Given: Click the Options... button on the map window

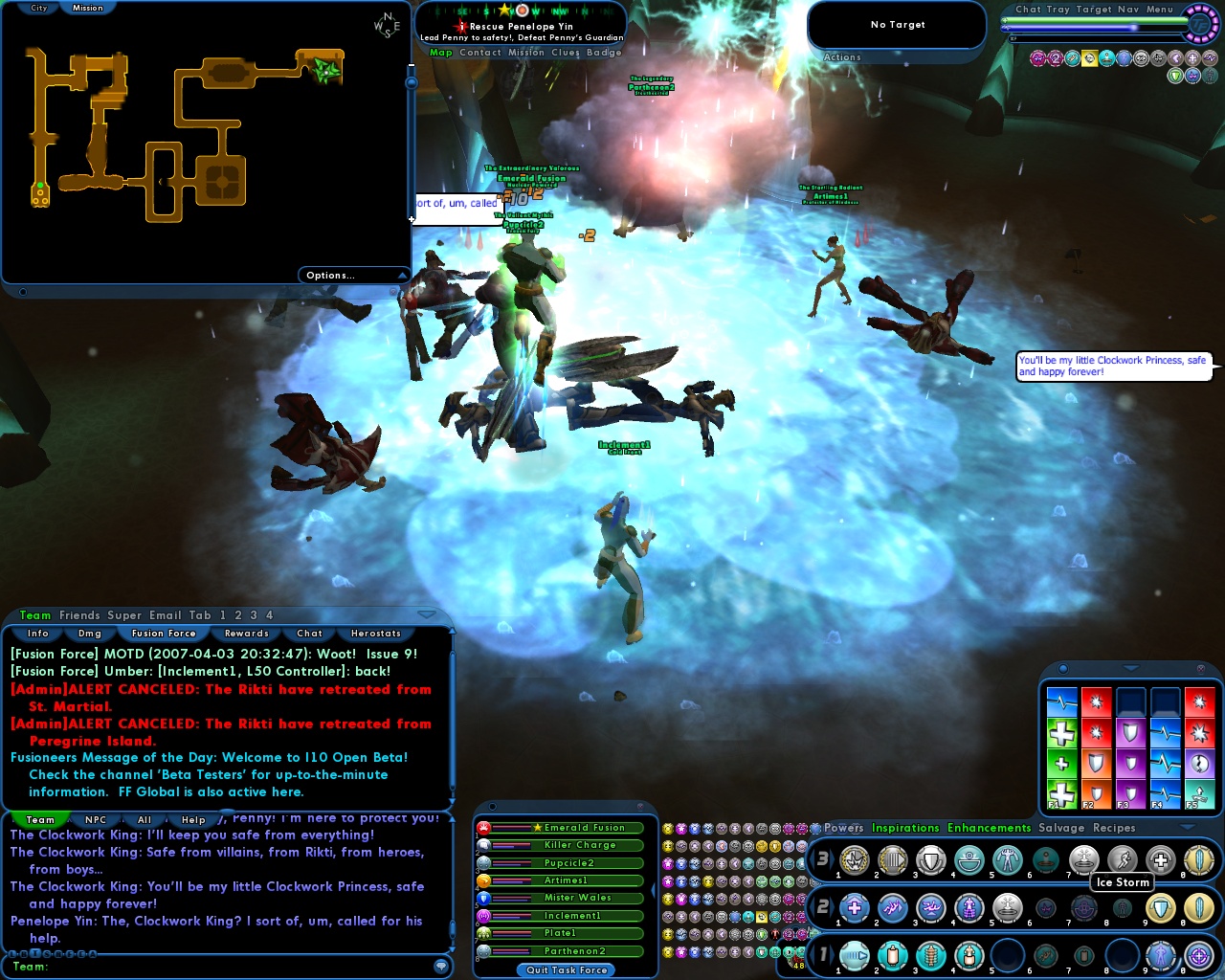Looking at the screenshot, I should tap(329, 275).
